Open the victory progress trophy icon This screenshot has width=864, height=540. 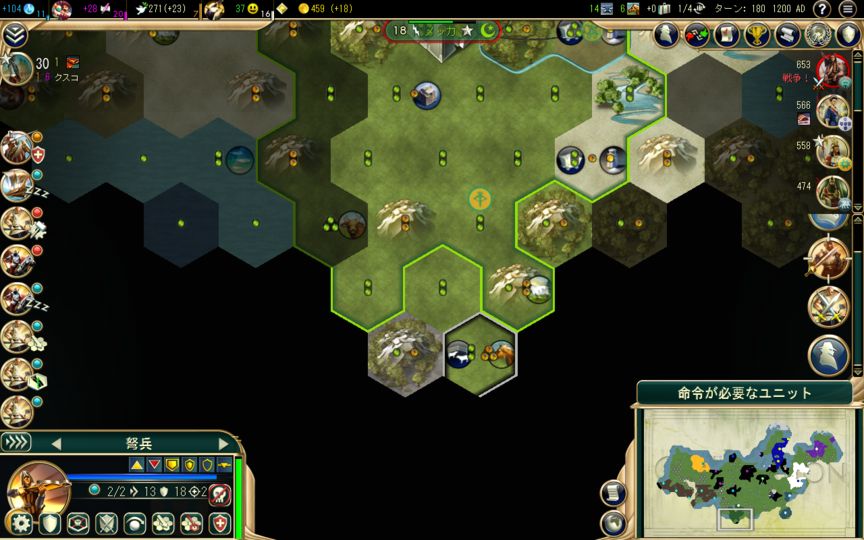click(758, 35)
